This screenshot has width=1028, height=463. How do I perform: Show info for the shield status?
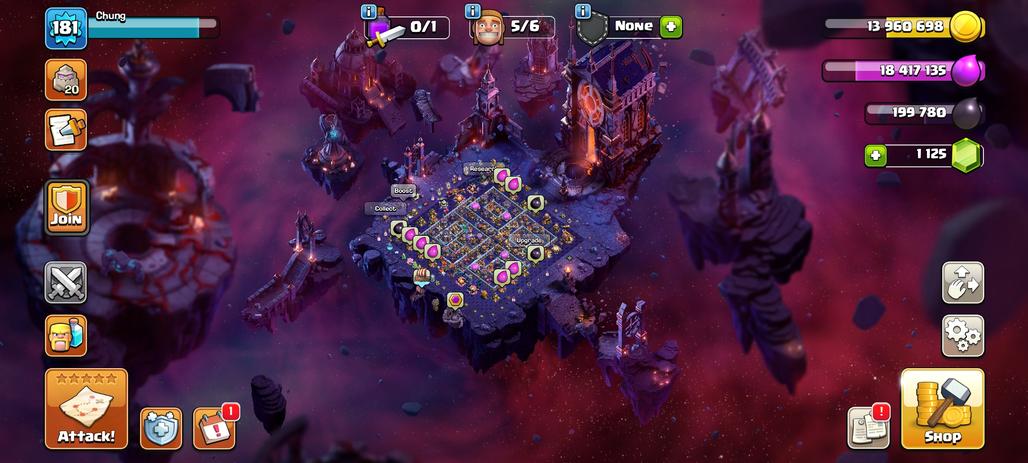(583, 11)
